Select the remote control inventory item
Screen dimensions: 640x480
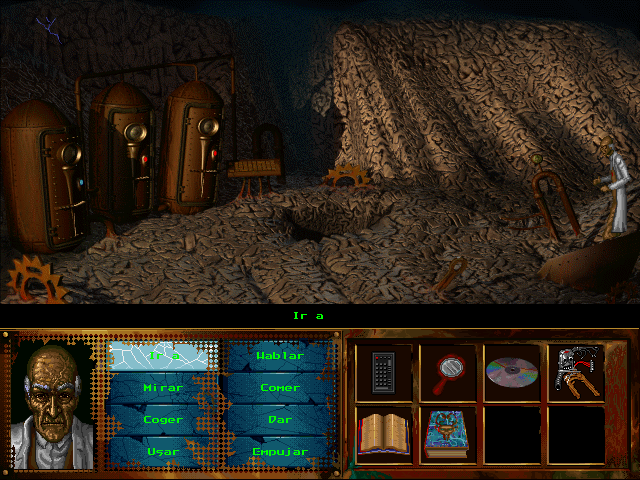click(x=383, y=373)
